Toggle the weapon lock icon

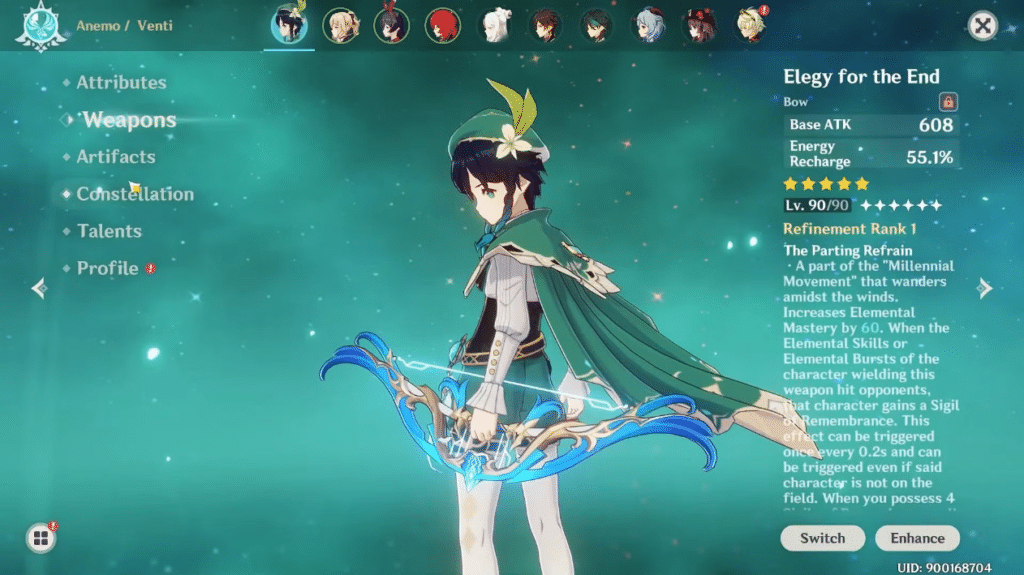[x=948, y=101]
